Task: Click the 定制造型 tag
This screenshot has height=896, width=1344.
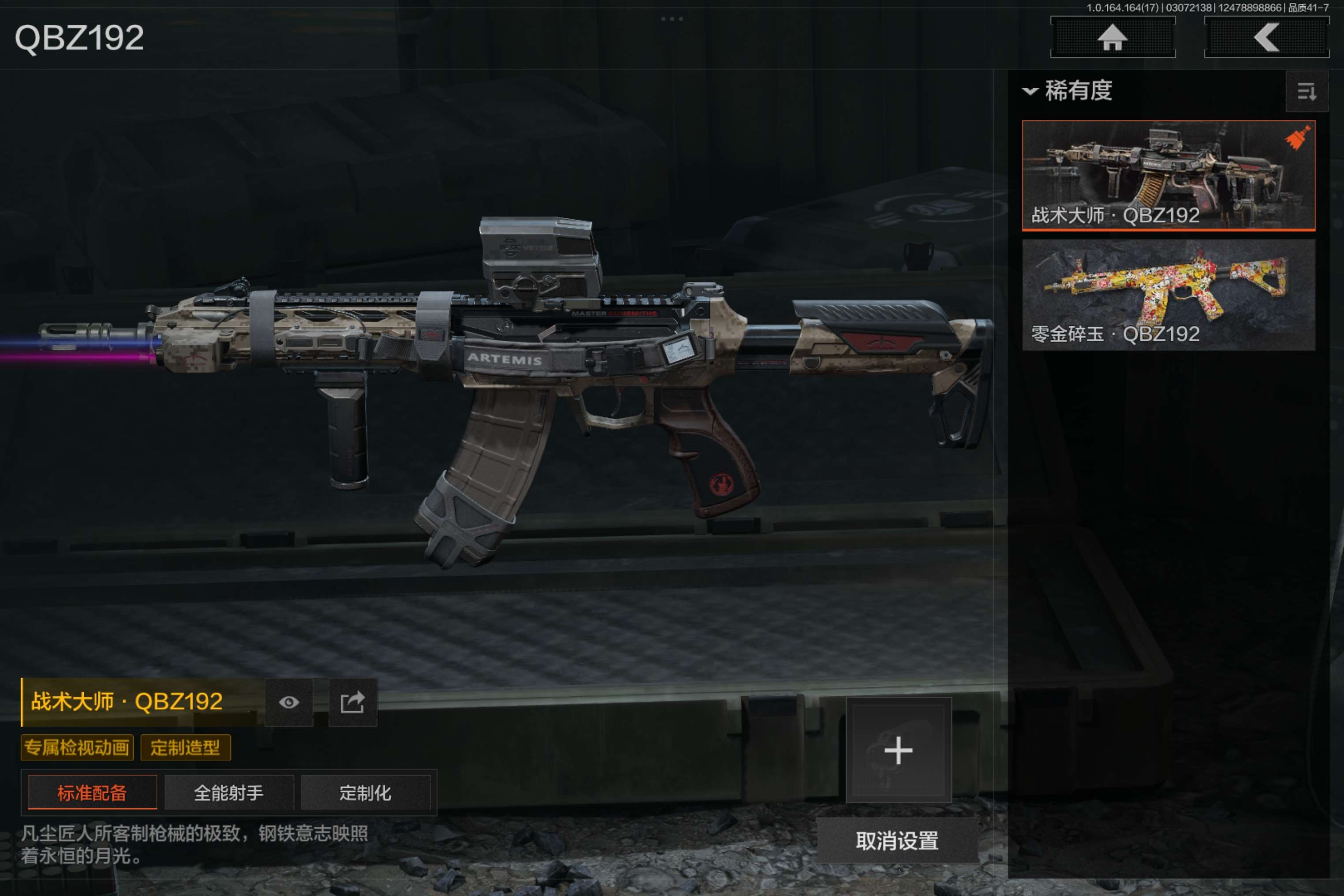Action: coord(185,747)
